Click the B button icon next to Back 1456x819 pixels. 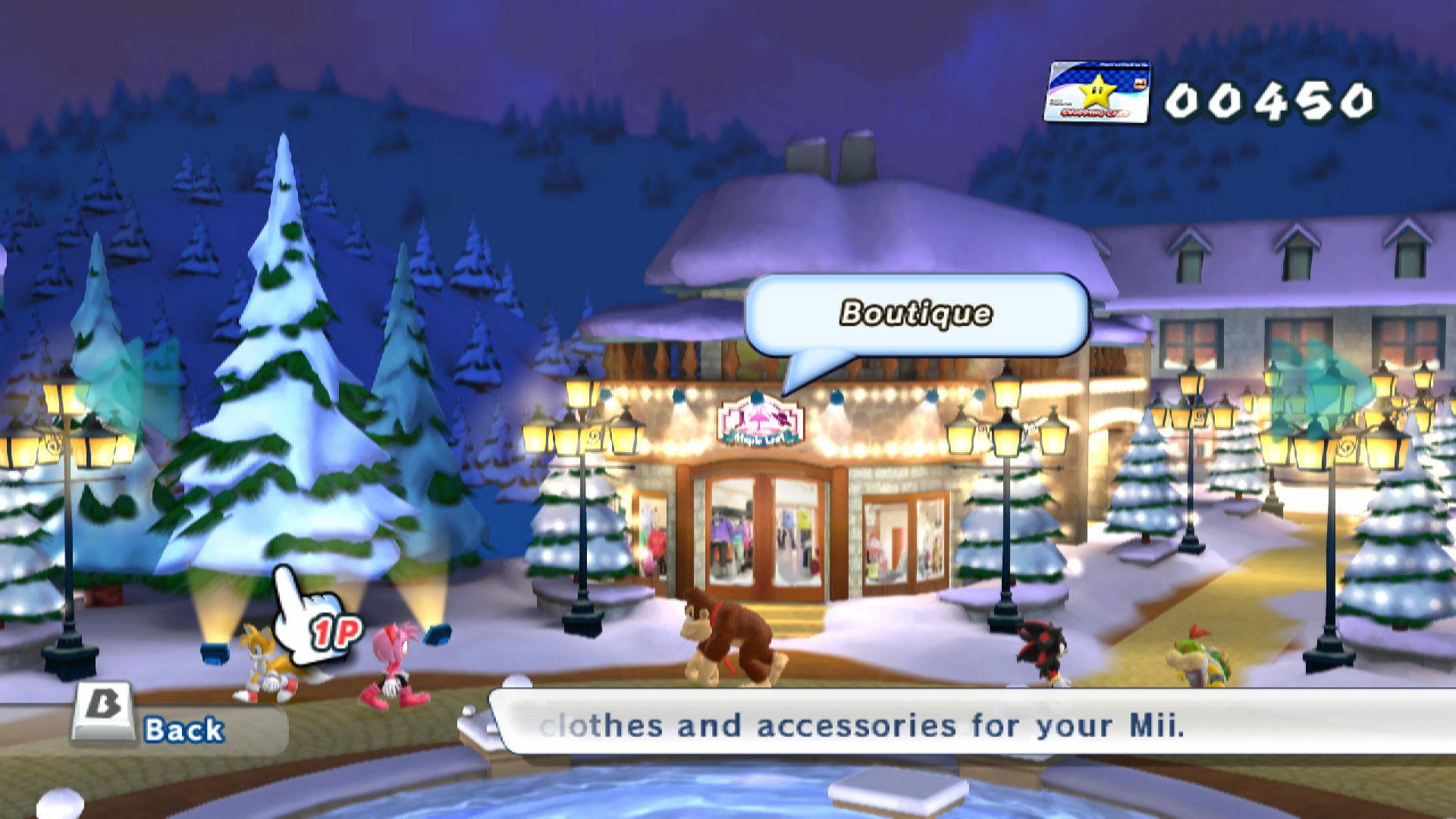[102, 705]
